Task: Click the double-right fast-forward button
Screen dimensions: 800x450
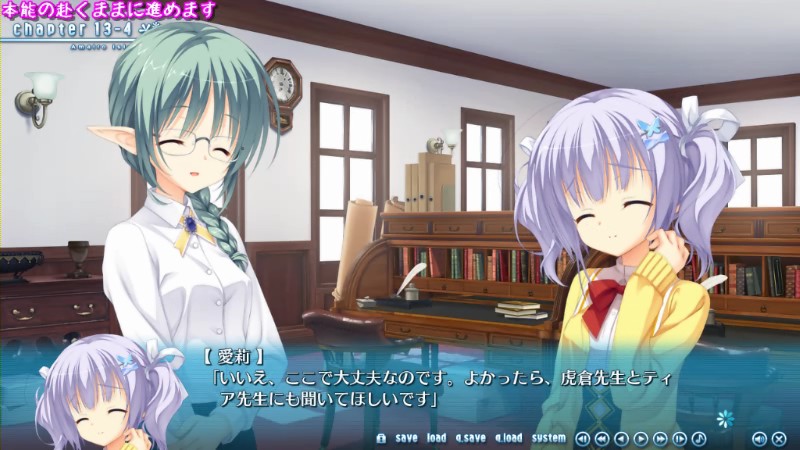Action: 660,438
